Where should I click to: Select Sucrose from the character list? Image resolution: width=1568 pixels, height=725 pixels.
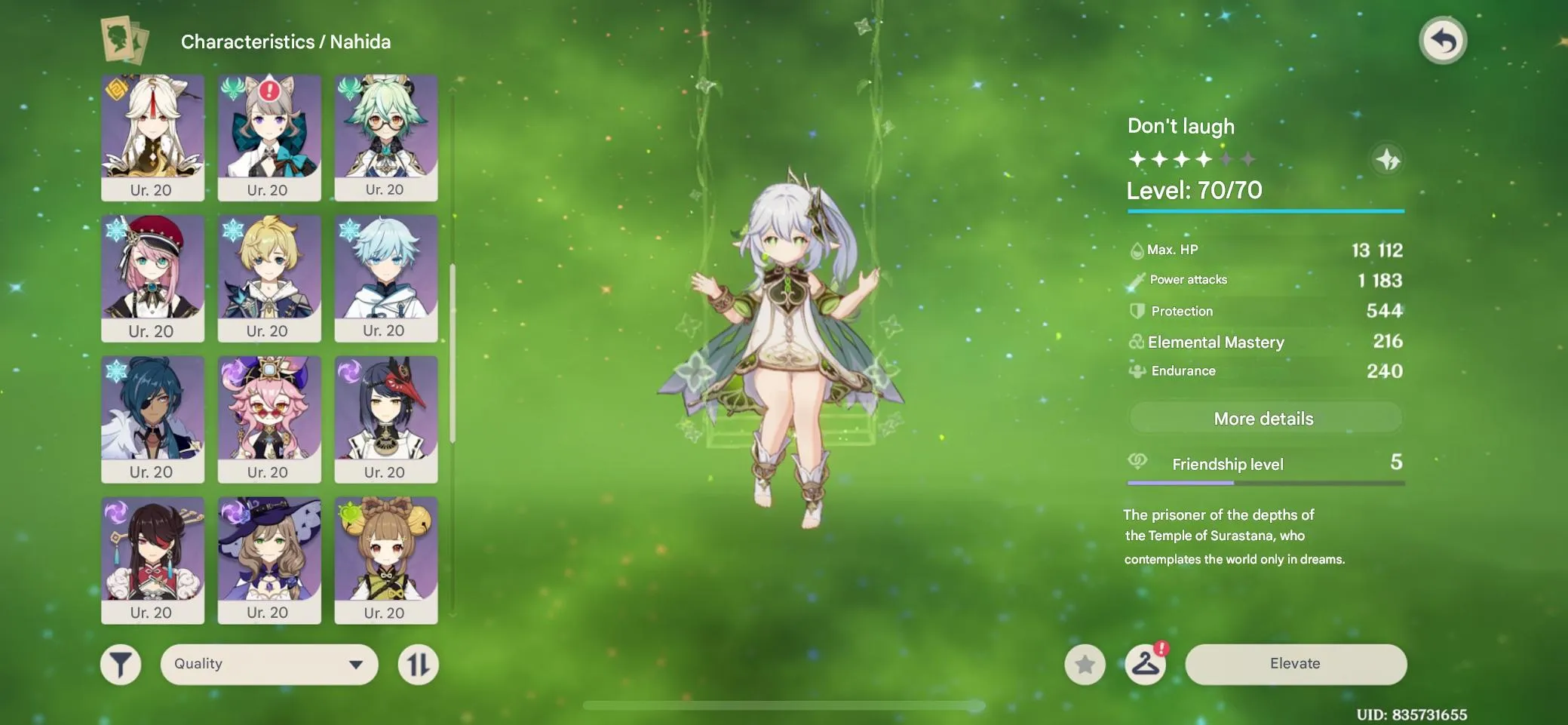pyautogui.click(x=386, y=138)
